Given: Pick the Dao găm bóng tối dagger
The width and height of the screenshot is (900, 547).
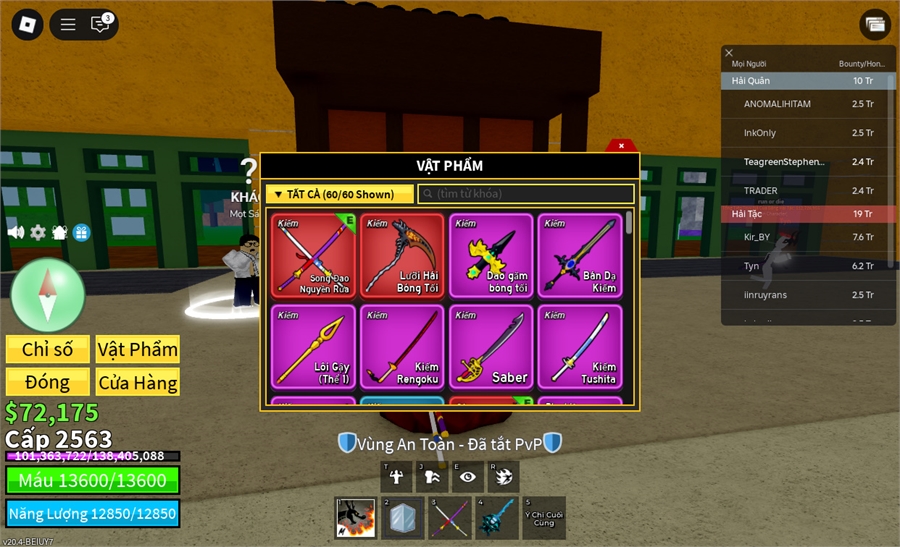Looking at the screenshot, I should pyautogui.click(x=491, y=255).
